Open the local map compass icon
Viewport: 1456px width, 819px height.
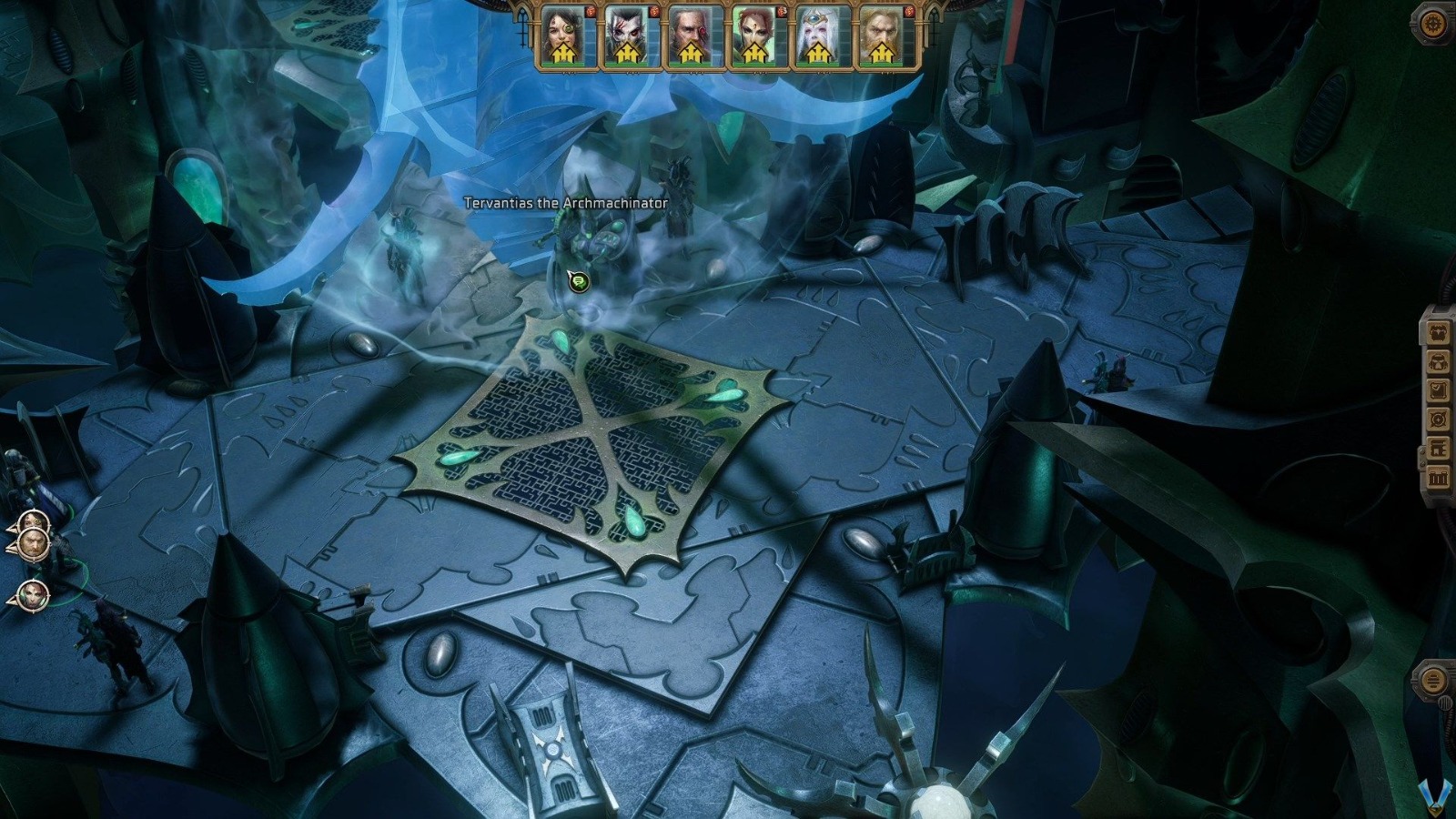(1439, 419)
